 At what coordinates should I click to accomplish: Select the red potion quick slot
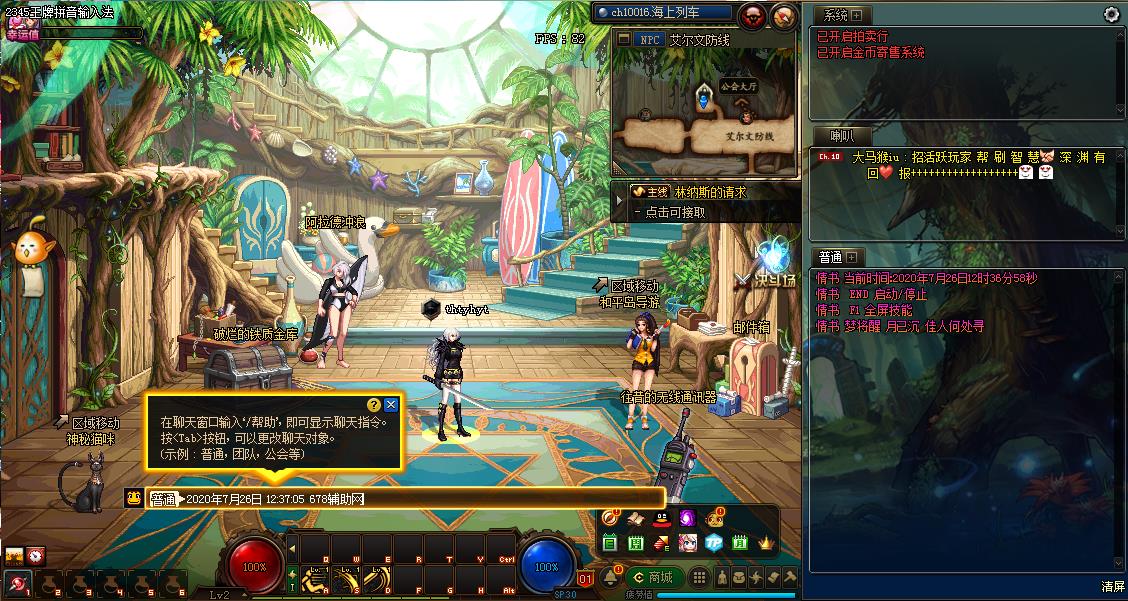pyautogui.click(x=17, y=583)
